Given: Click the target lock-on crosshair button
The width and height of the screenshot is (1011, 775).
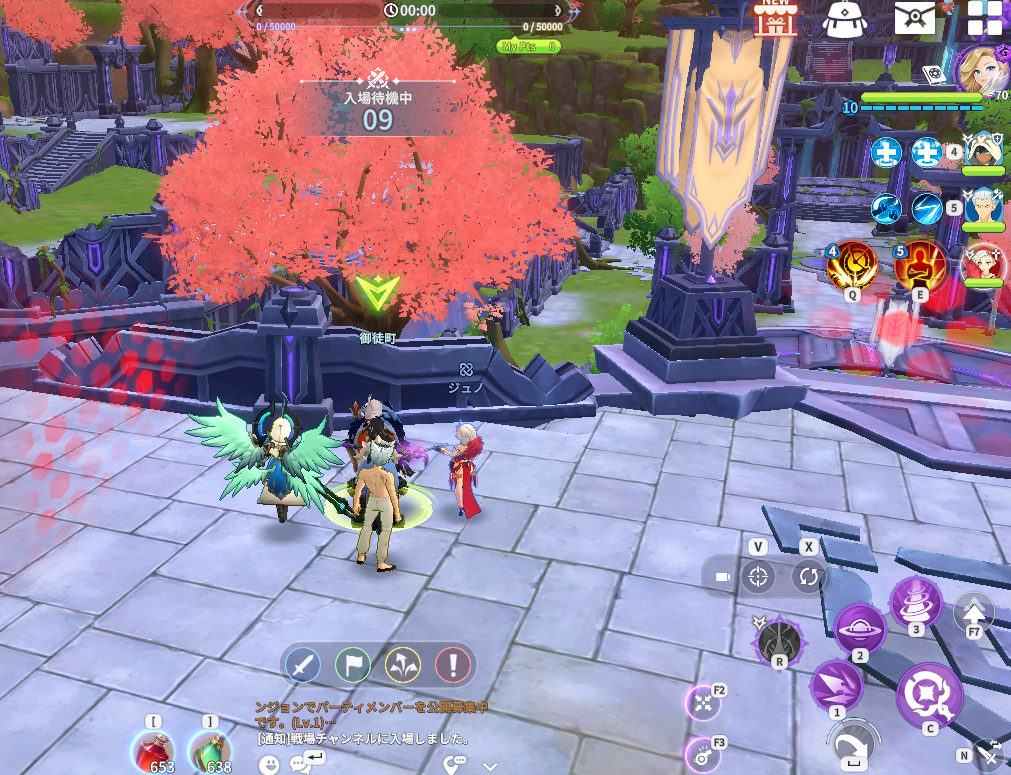Looking at the screenshot, I should (x=758, y=577).
